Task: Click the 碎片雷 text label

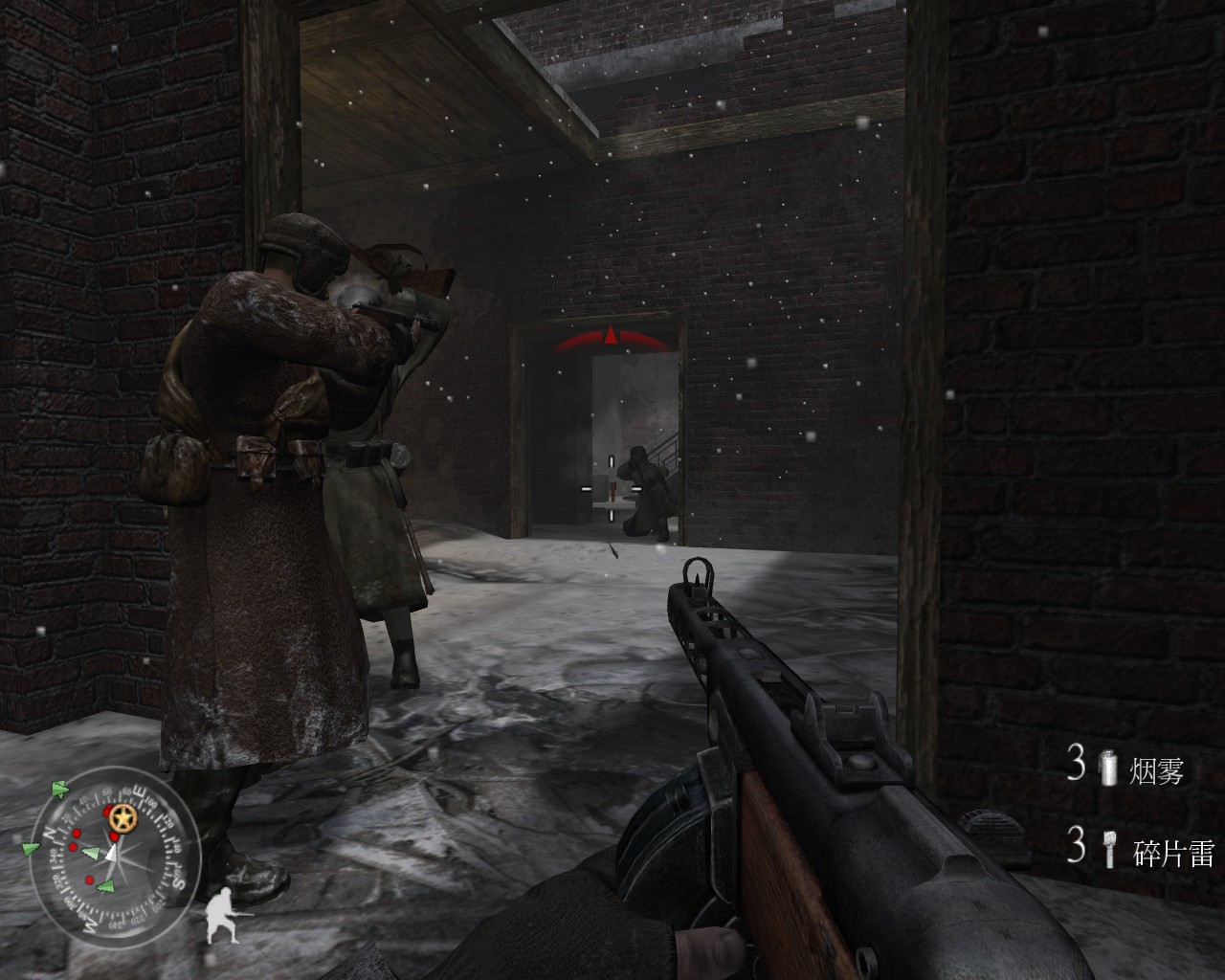Action: (1174, 851)
